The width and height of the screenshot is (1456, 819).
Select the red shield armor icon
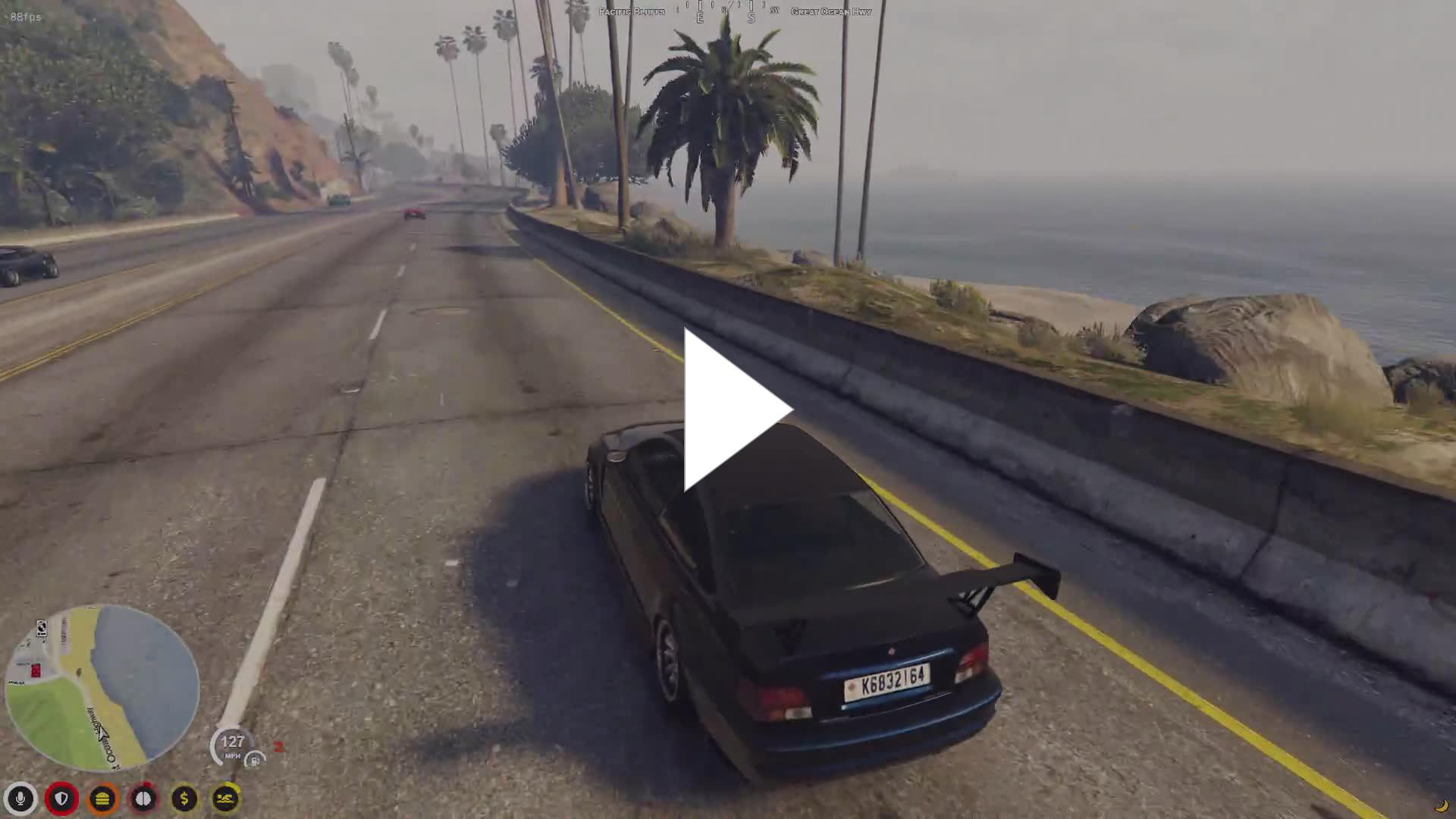(x=61, y=799)
